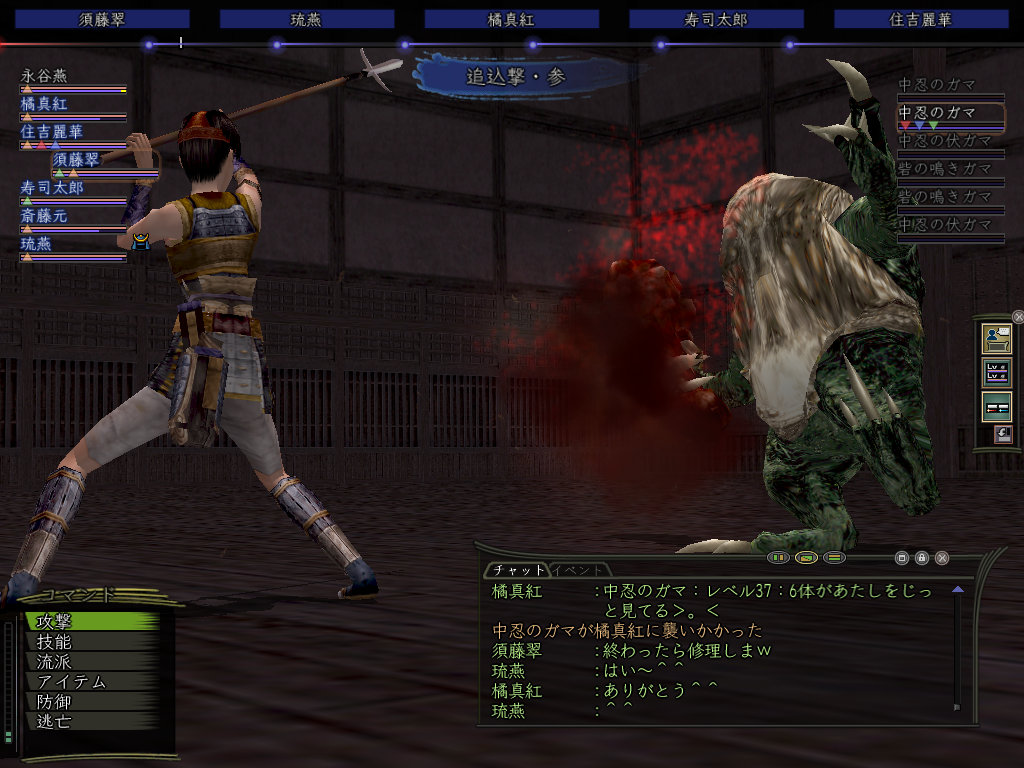Choose the 防御 defend command
This screenshot has height=768, width=1024.
click(x=90, y=702)
